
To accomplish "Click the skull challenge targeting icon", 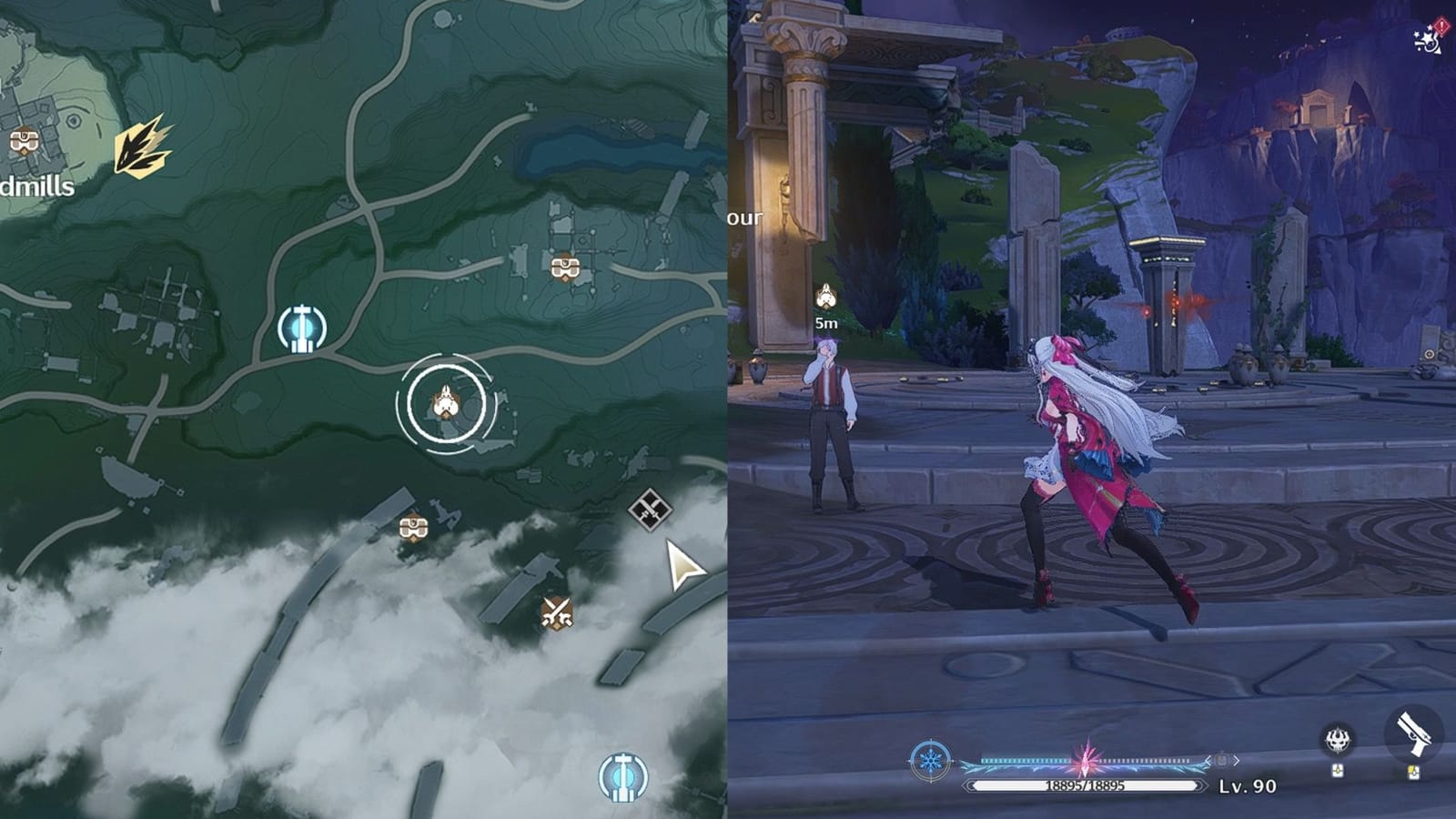I will (1337, 740).
